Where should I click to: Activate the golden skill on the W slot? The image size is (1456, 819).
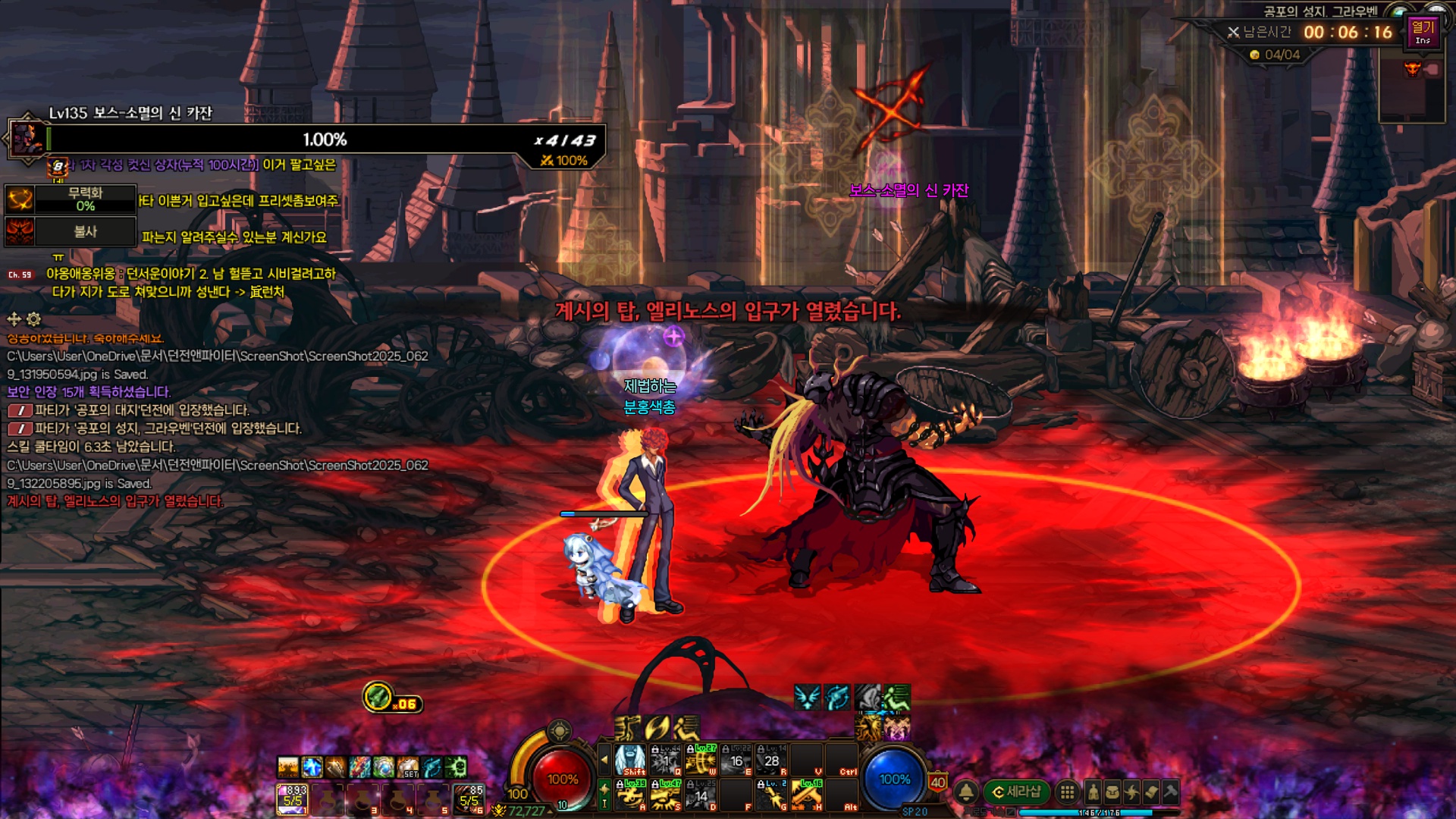(701, 760)
